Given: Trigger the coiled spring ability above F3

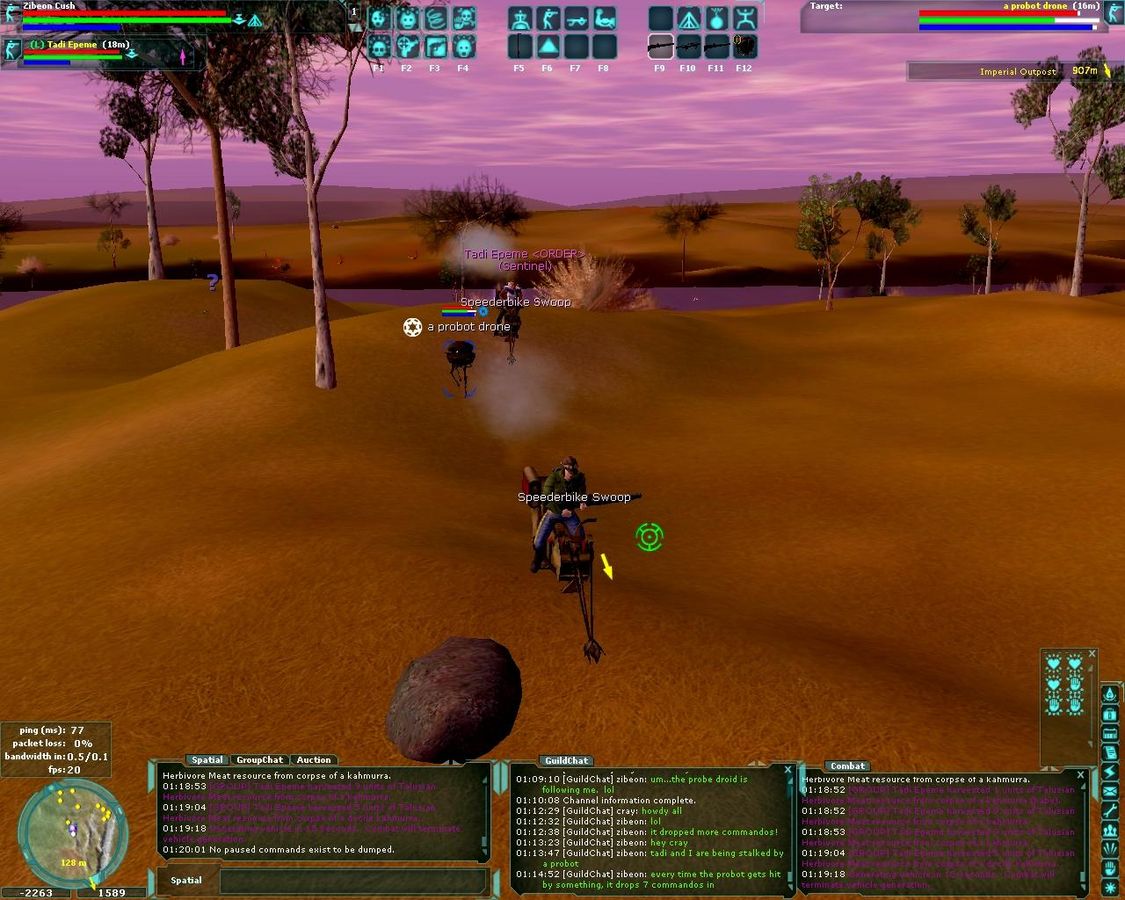Looking at the screenshot, I should coord(435,19).
